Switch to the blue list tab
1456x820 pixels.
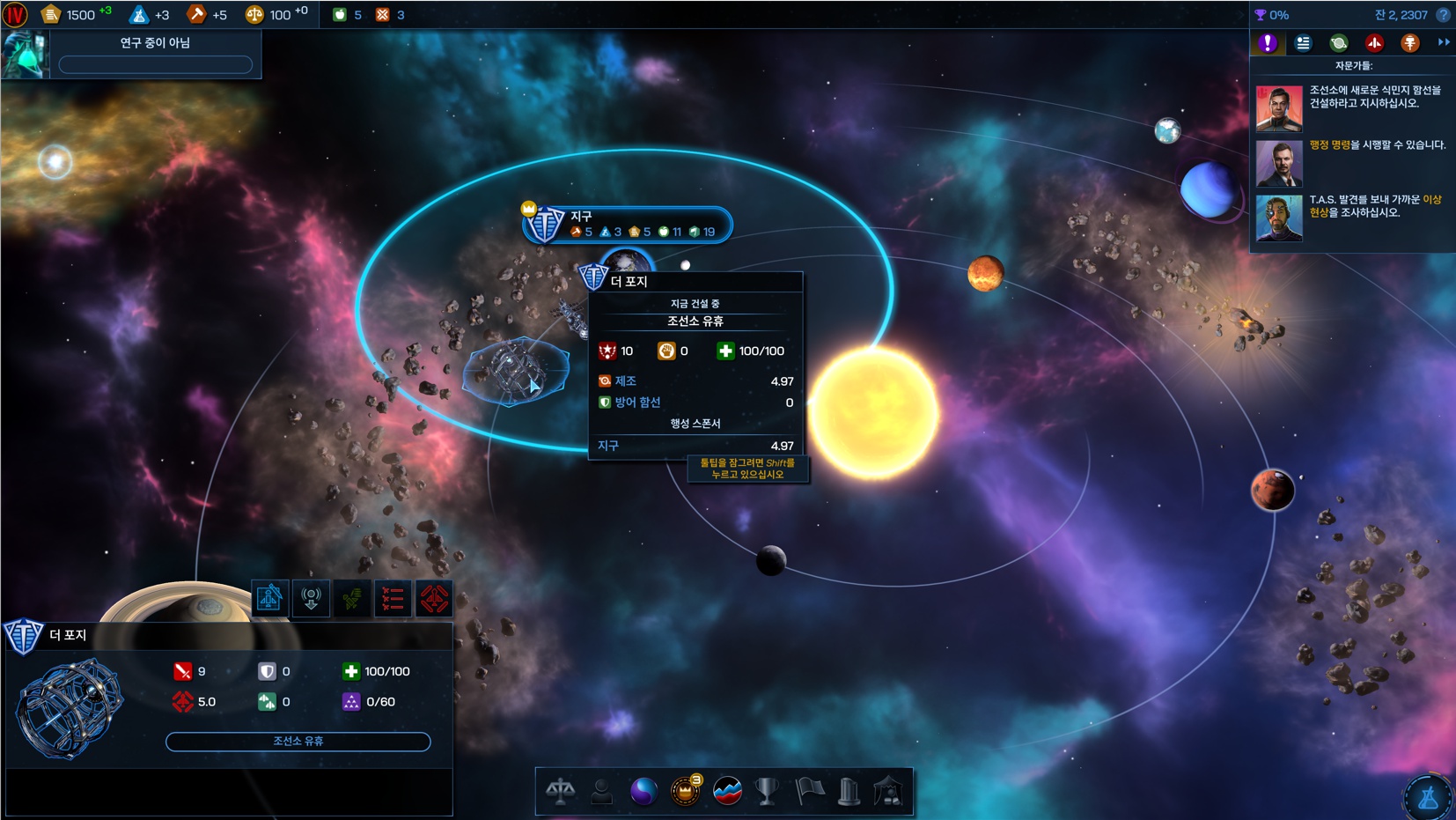click(x=1303, y=43)
